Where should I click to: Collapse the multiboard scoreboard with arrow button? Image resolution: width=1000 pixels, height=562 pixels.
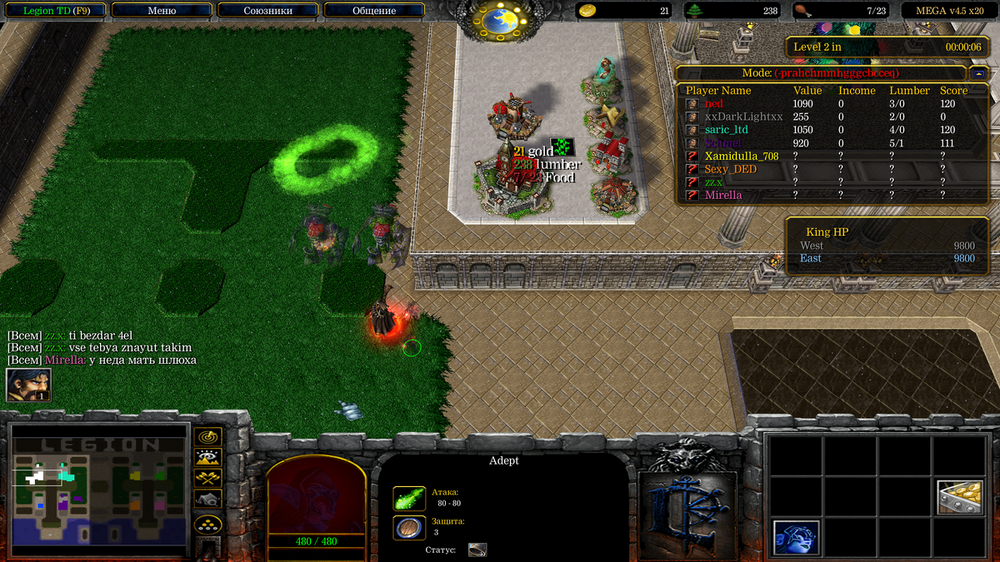977,73
